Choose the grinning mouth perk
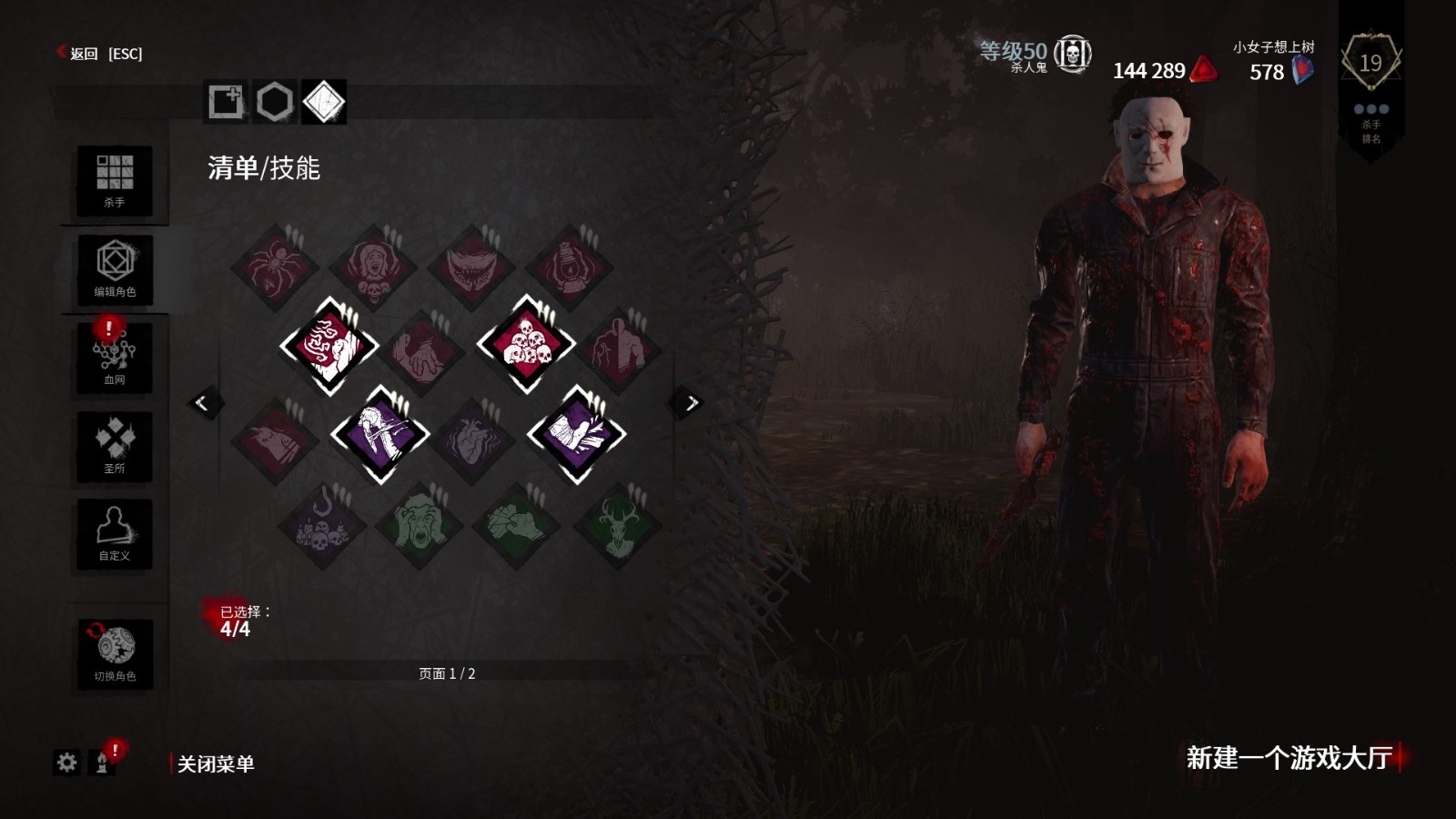1456x819 pixels. click(471, 268)
